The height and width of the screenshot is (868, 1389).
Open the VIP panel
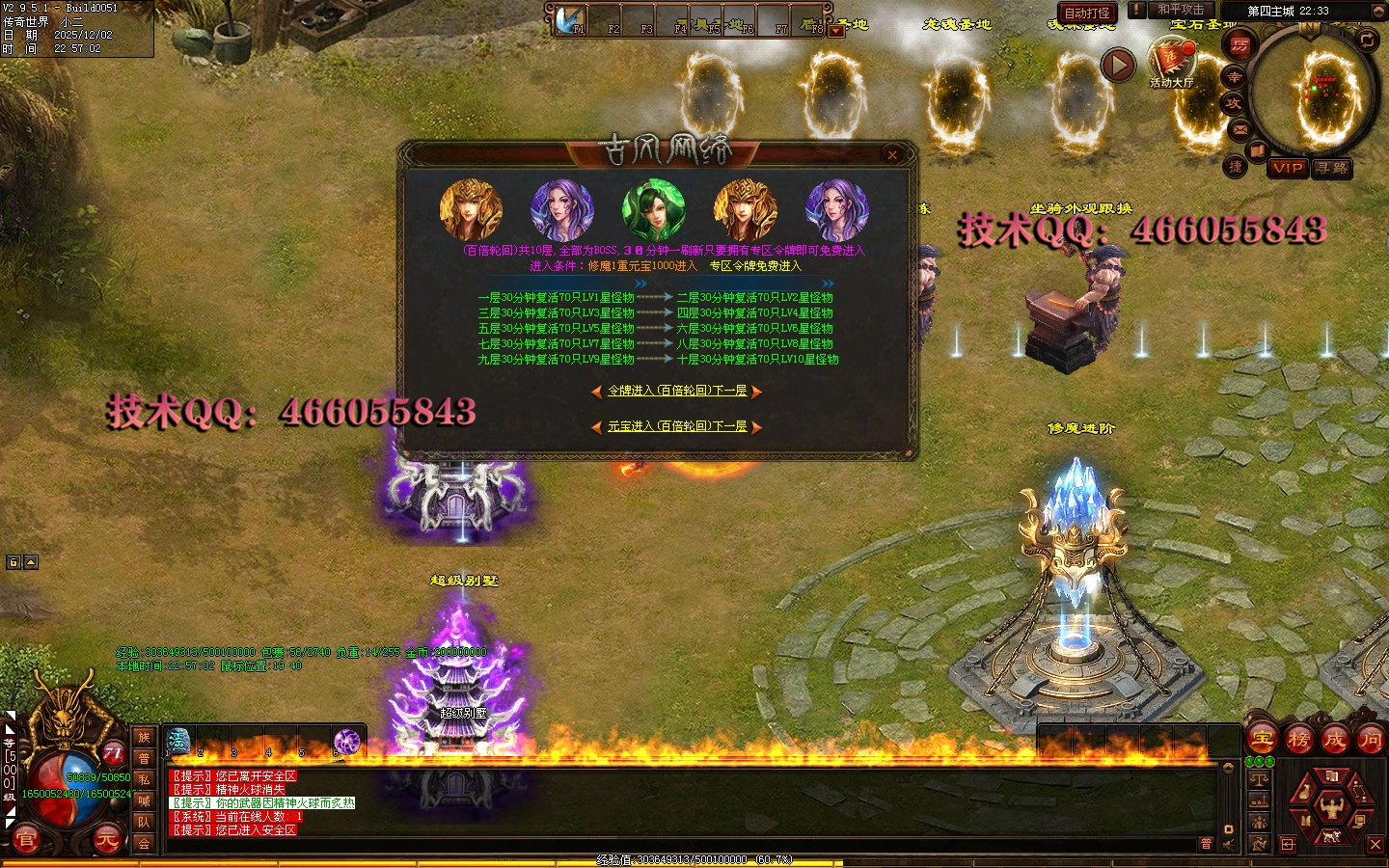coord(1288,168)
